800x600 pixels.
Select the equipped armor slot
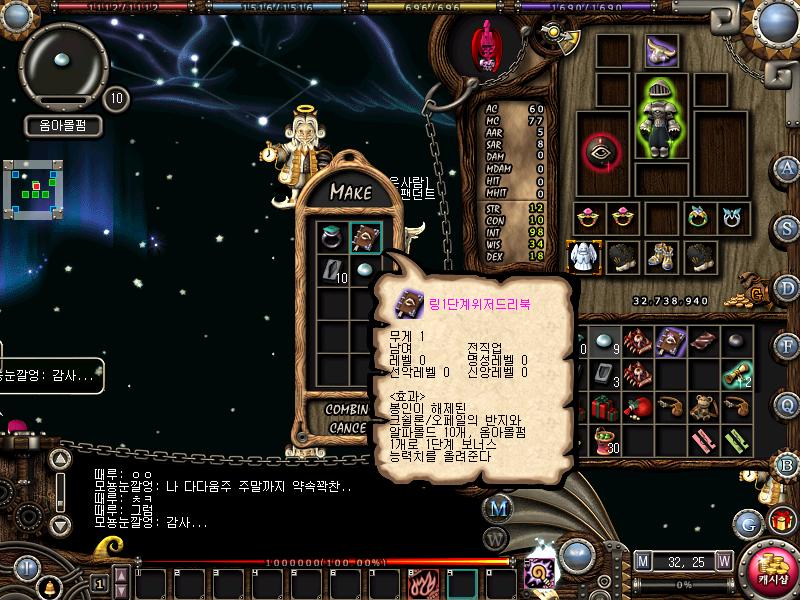point(660,118)
